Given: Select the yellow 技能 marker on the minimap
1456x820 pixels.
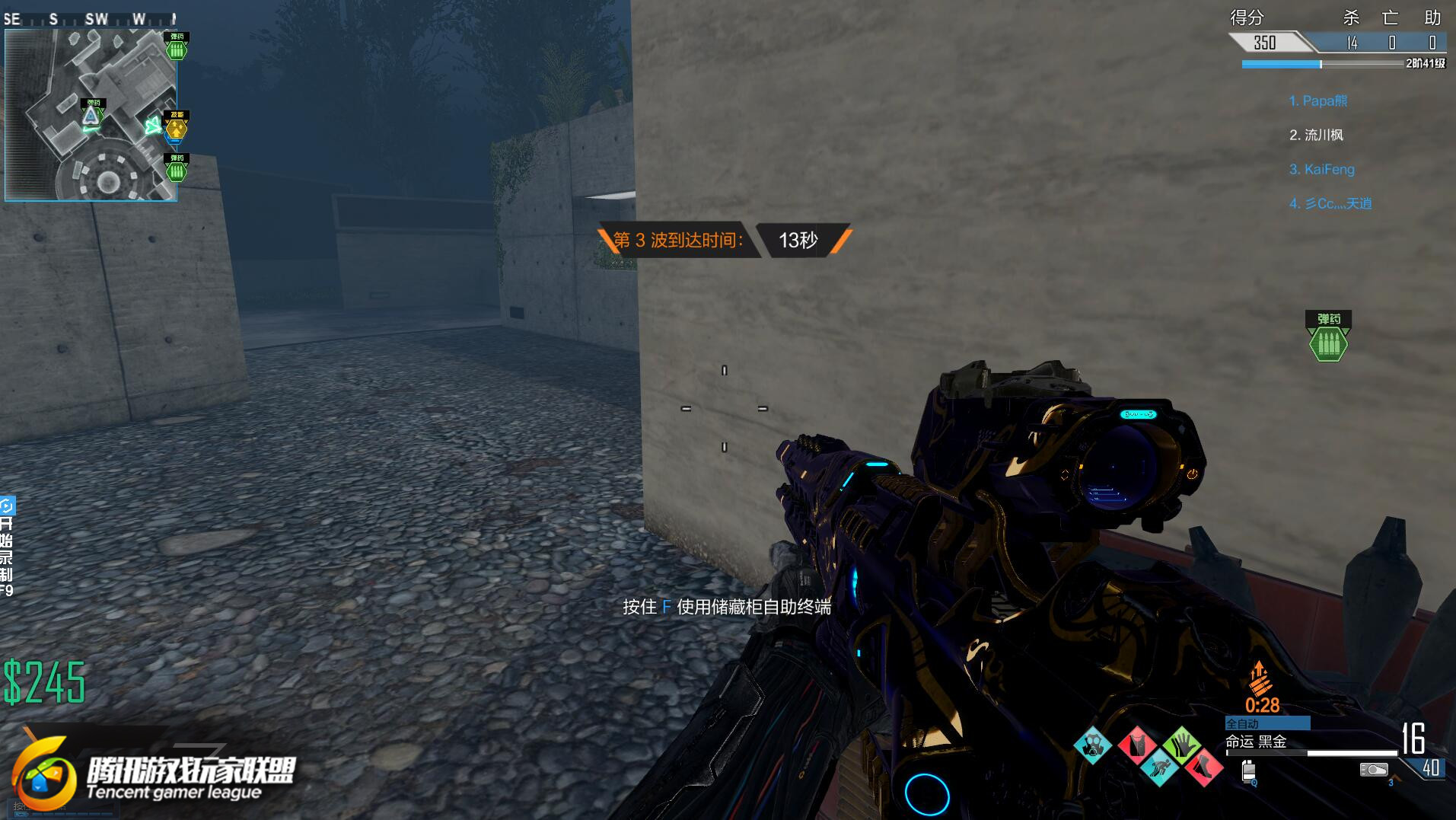Looking at the screenshot, I should 177,127.
